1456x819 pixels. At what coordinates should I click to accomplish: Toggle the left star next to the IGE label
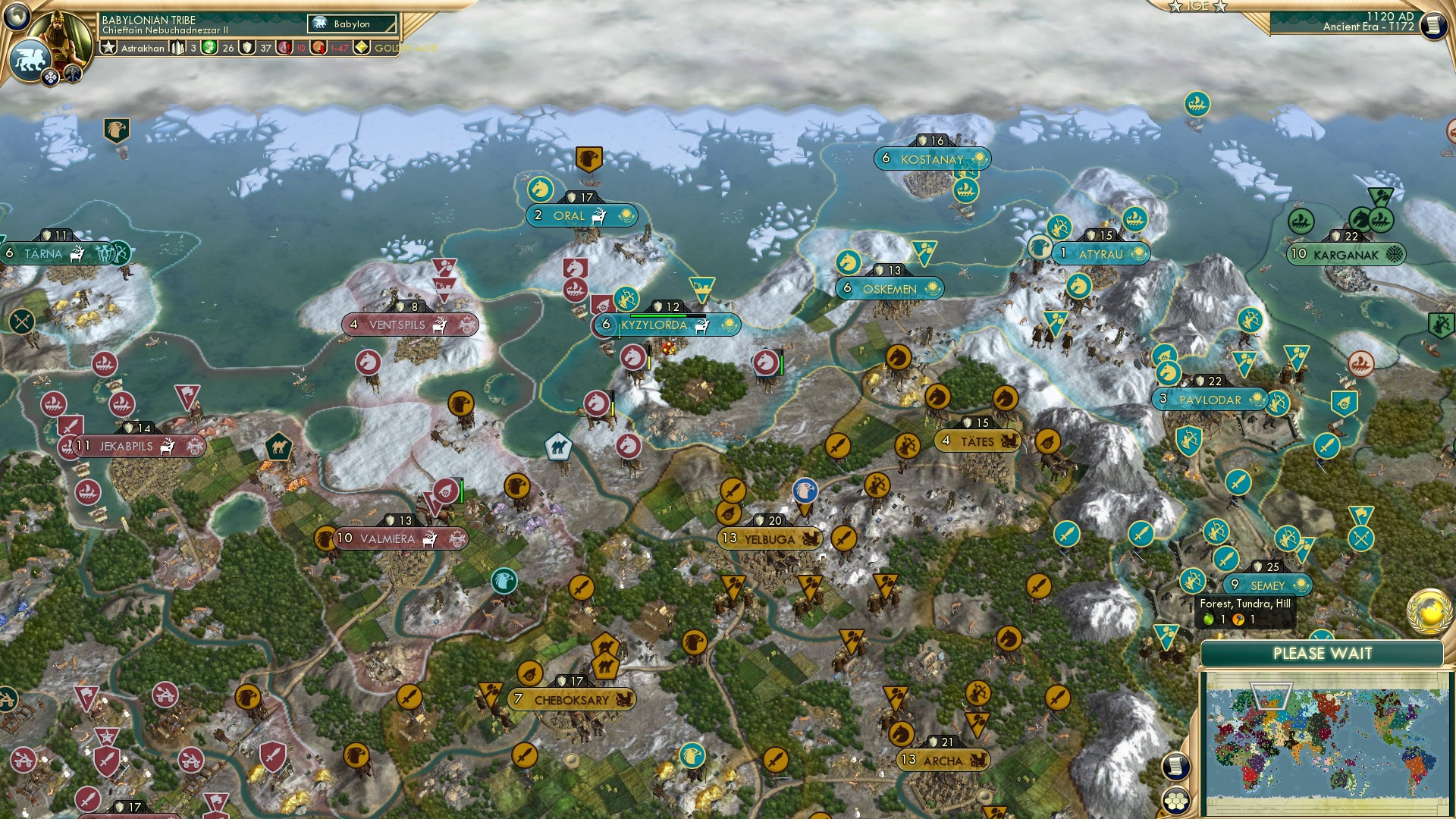[1175, 7]
